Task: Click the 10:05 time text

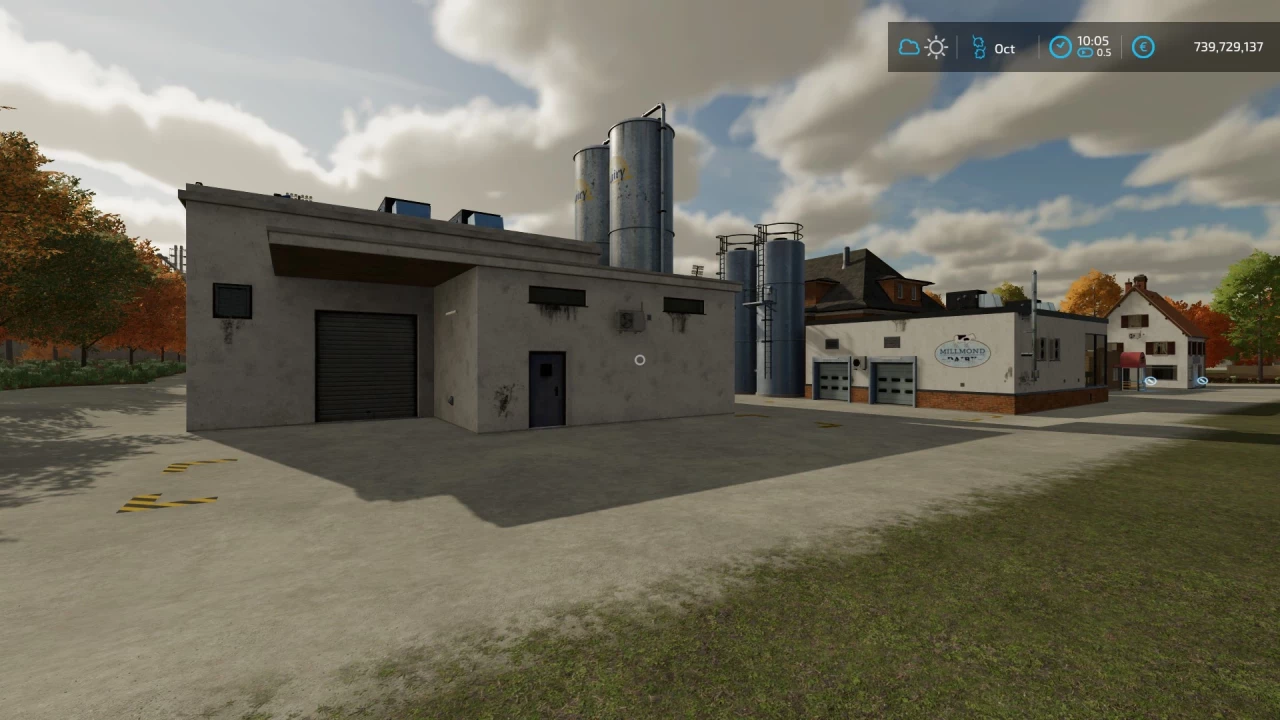Action: coord(1095,41)
